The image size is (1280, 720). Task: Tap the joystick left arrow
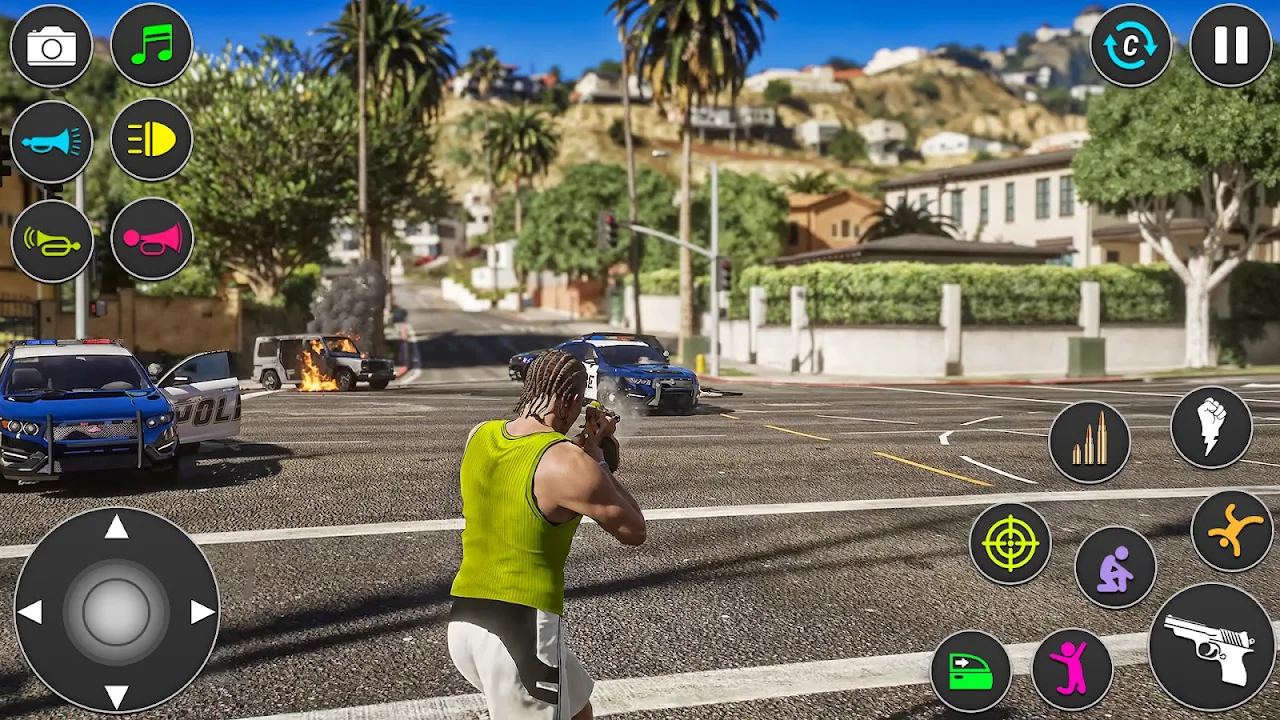30,612
